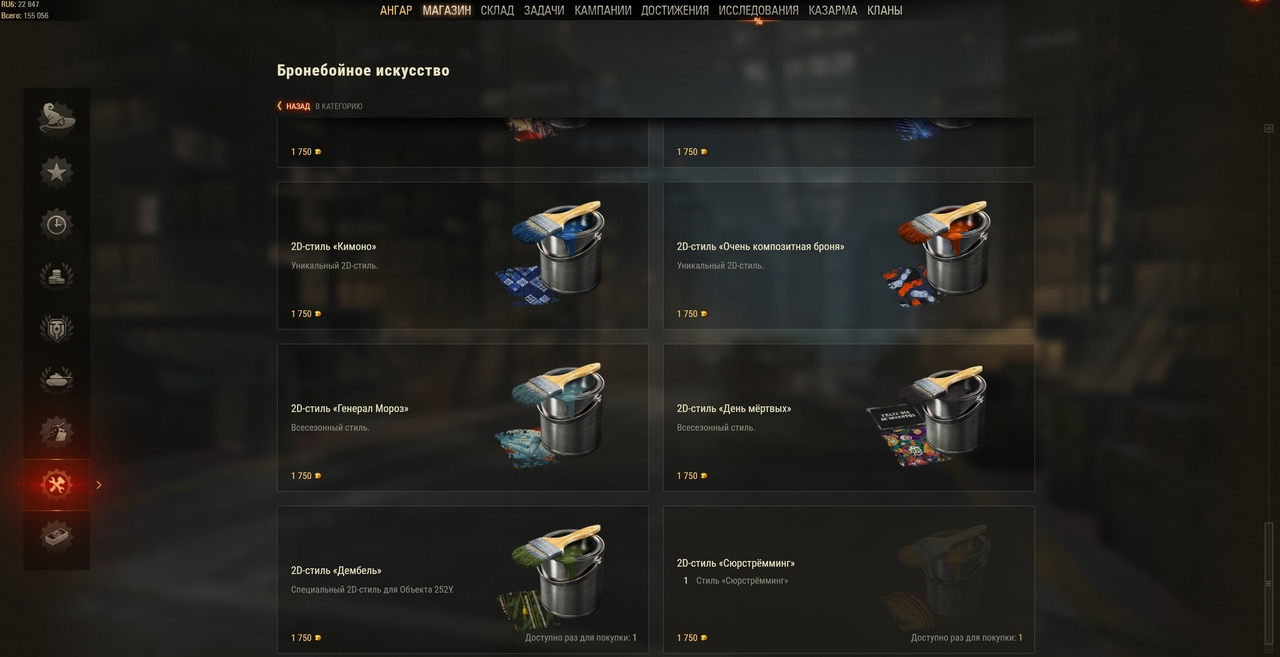Click the Назад back button
Viewport: 1280px width, 657px height.
(x=294, y=106)
